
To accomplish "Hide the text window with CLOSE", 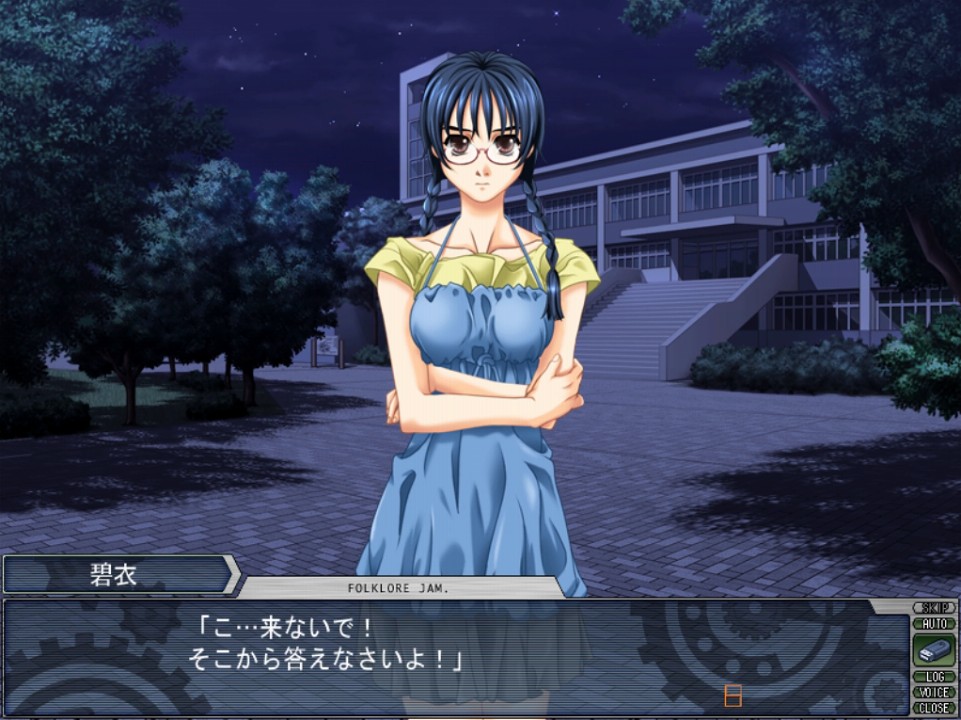I will pyautogui.click(x=934, y=707).
